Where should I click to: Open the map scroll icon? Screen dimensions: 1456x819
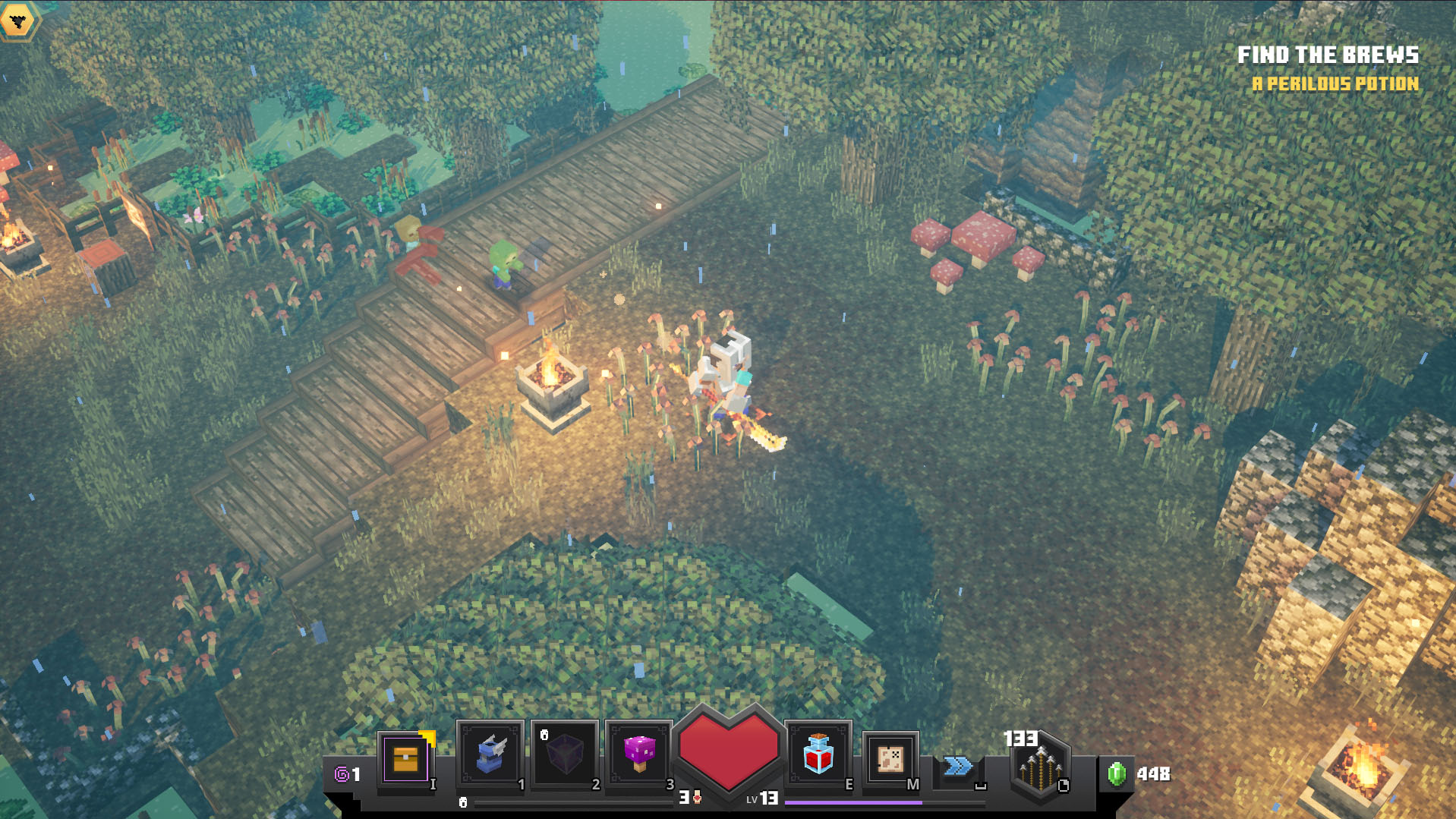click(x=890, y=758)
